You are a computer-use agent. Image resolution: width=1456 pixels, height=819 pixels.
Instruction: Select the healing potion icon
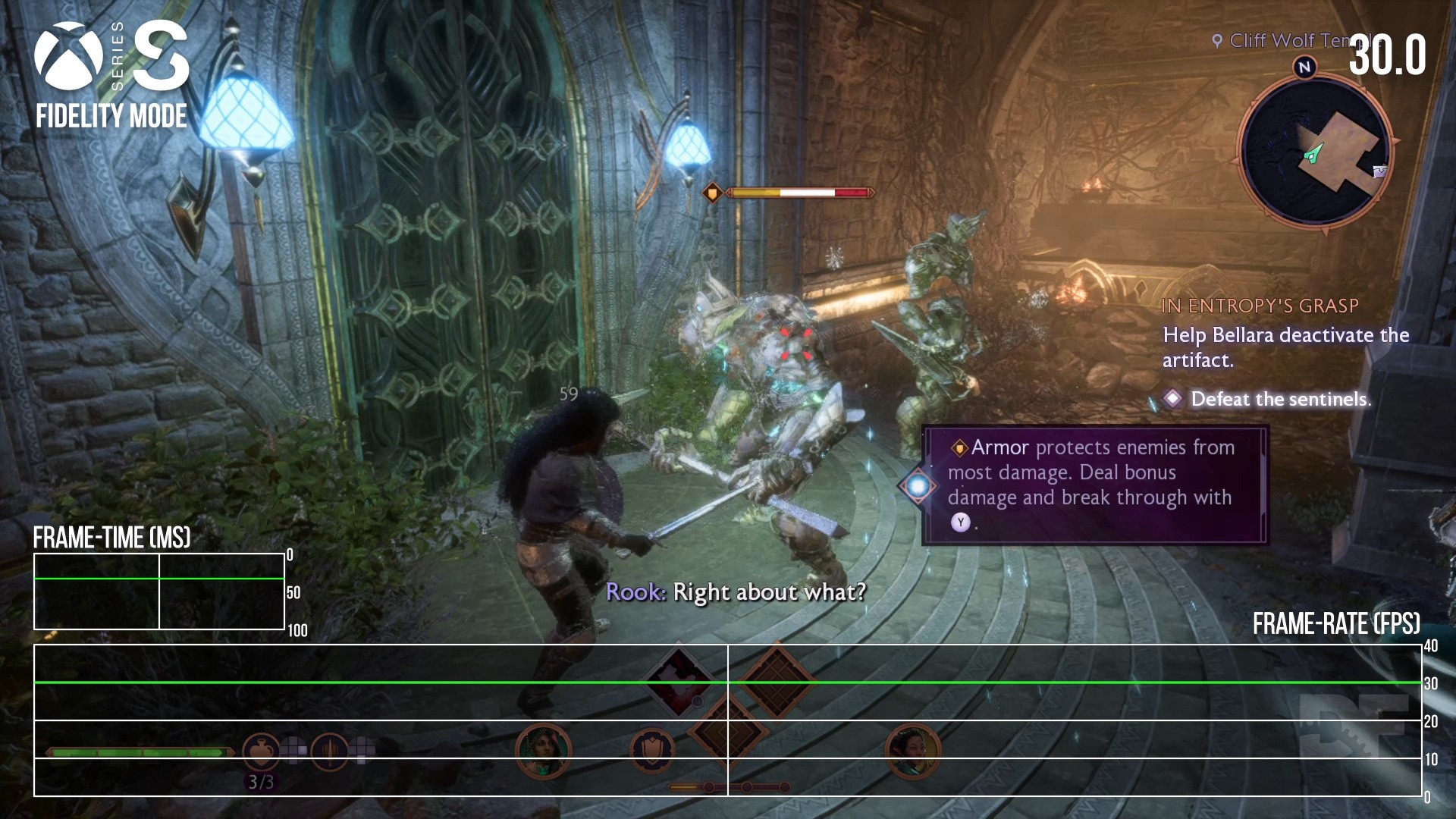(261, 751)
